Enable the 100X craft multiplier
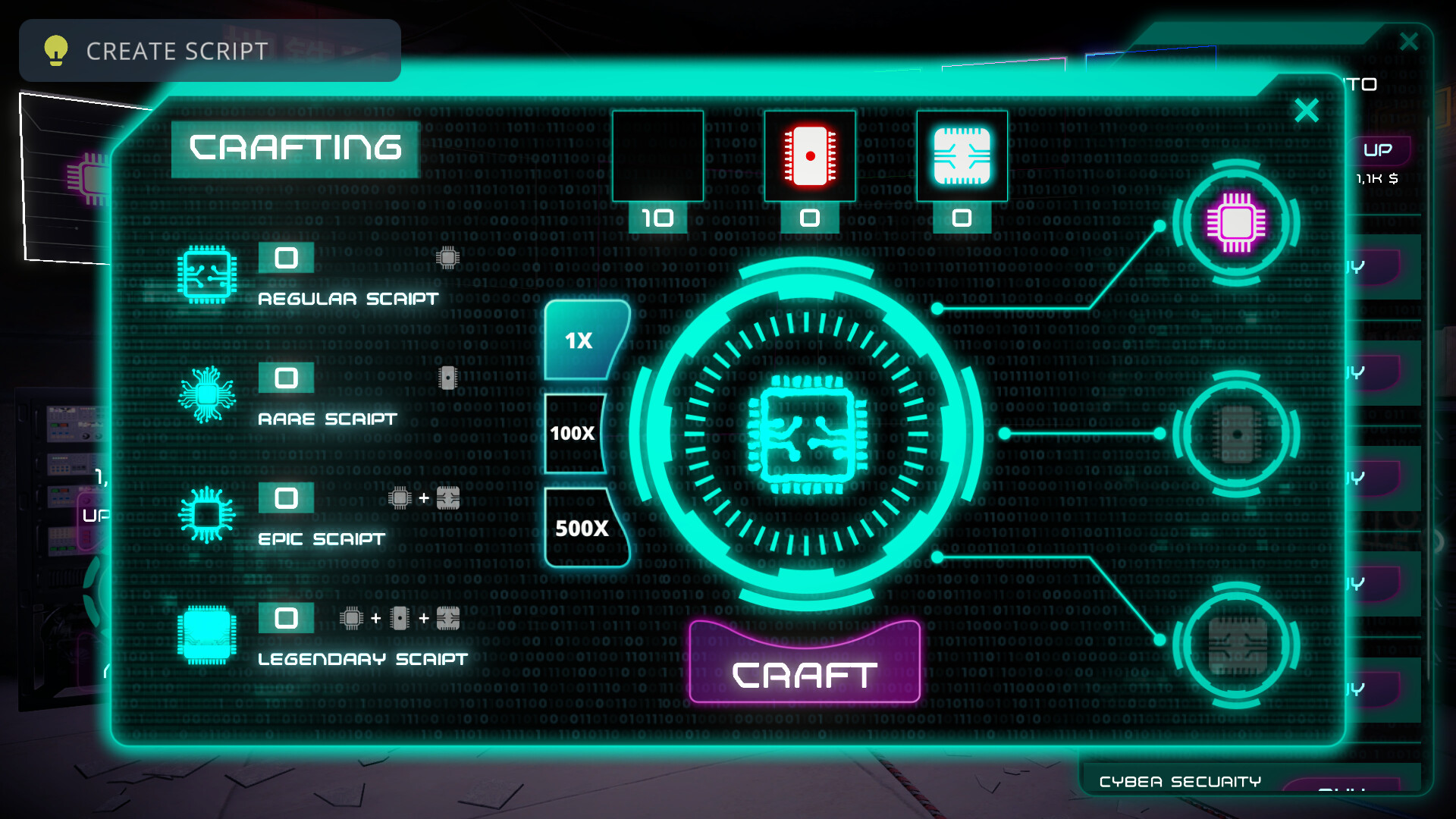Viewport: 1456px width, 819px height. pyautogui.click(x=575, y=434)
